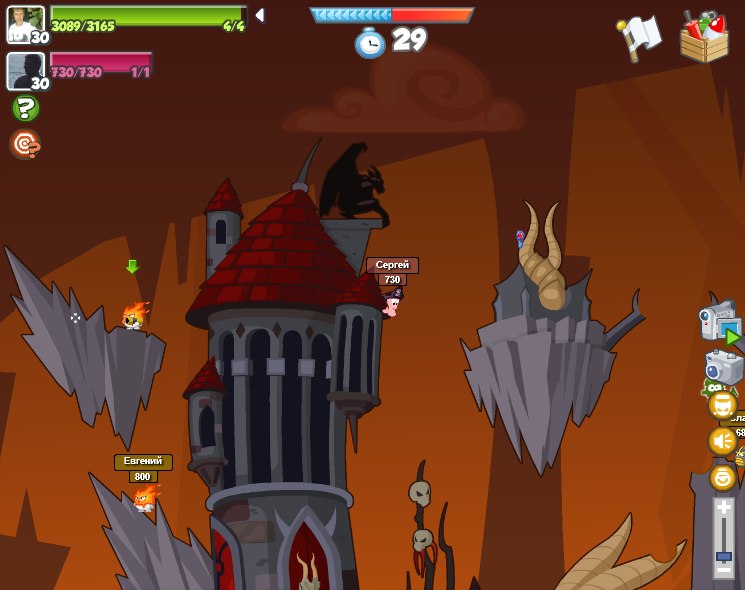Select the green team player avatar
This screenshot has height=590, width=745.
tap(26, 24)
